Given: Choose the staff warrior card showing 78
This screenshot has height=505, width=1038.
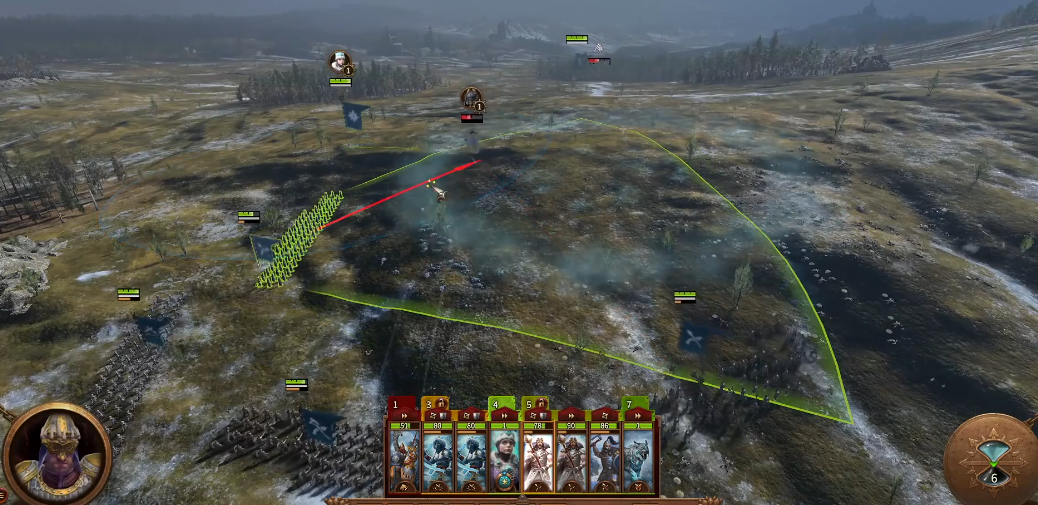Looking at the screenshot, I should pyautogui.click(x=539, y=458).
